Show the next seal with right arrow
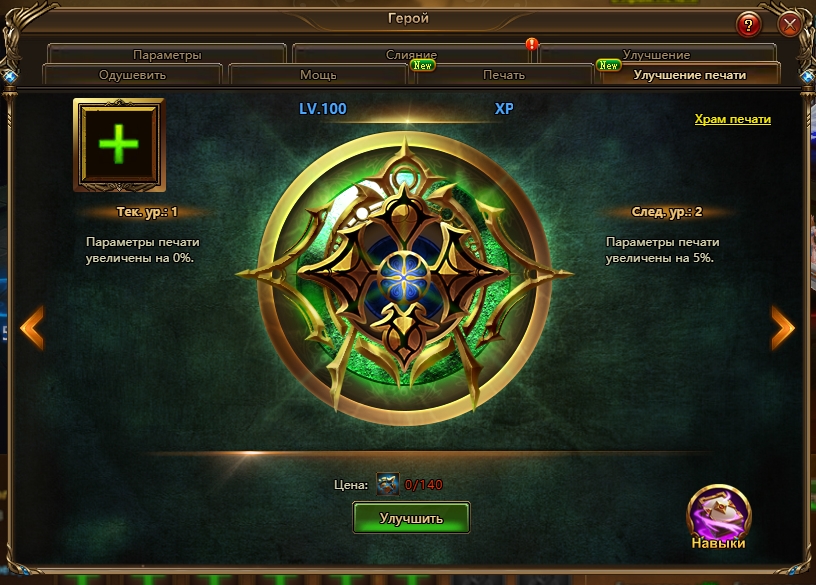Screen dimensions: 816x585 pos(783,327)
